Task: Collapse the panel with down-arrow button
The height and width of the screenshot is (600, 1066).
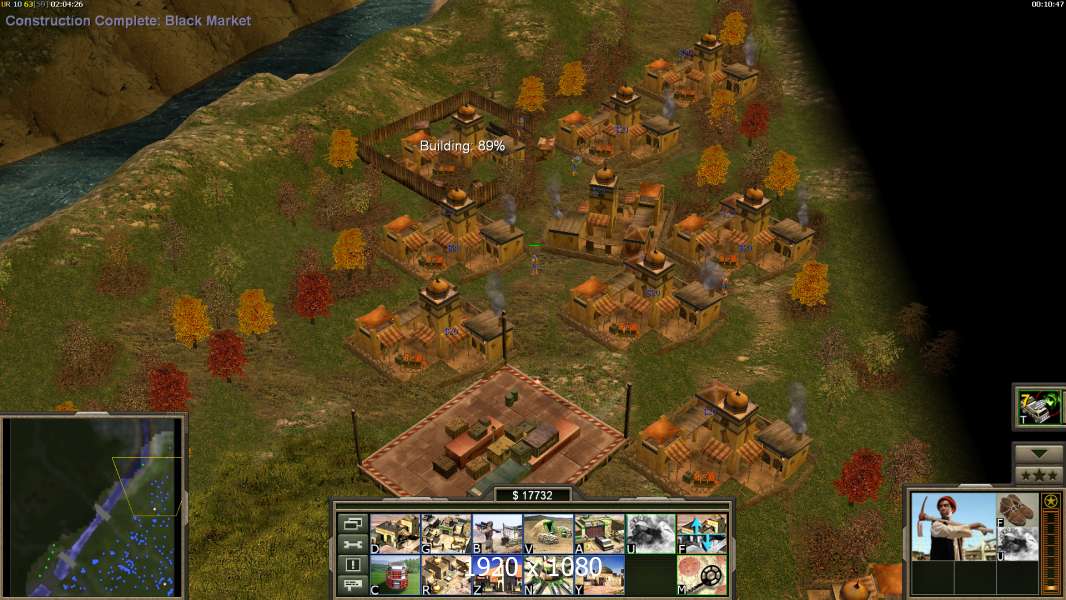Action: (x=1038, y=454)
